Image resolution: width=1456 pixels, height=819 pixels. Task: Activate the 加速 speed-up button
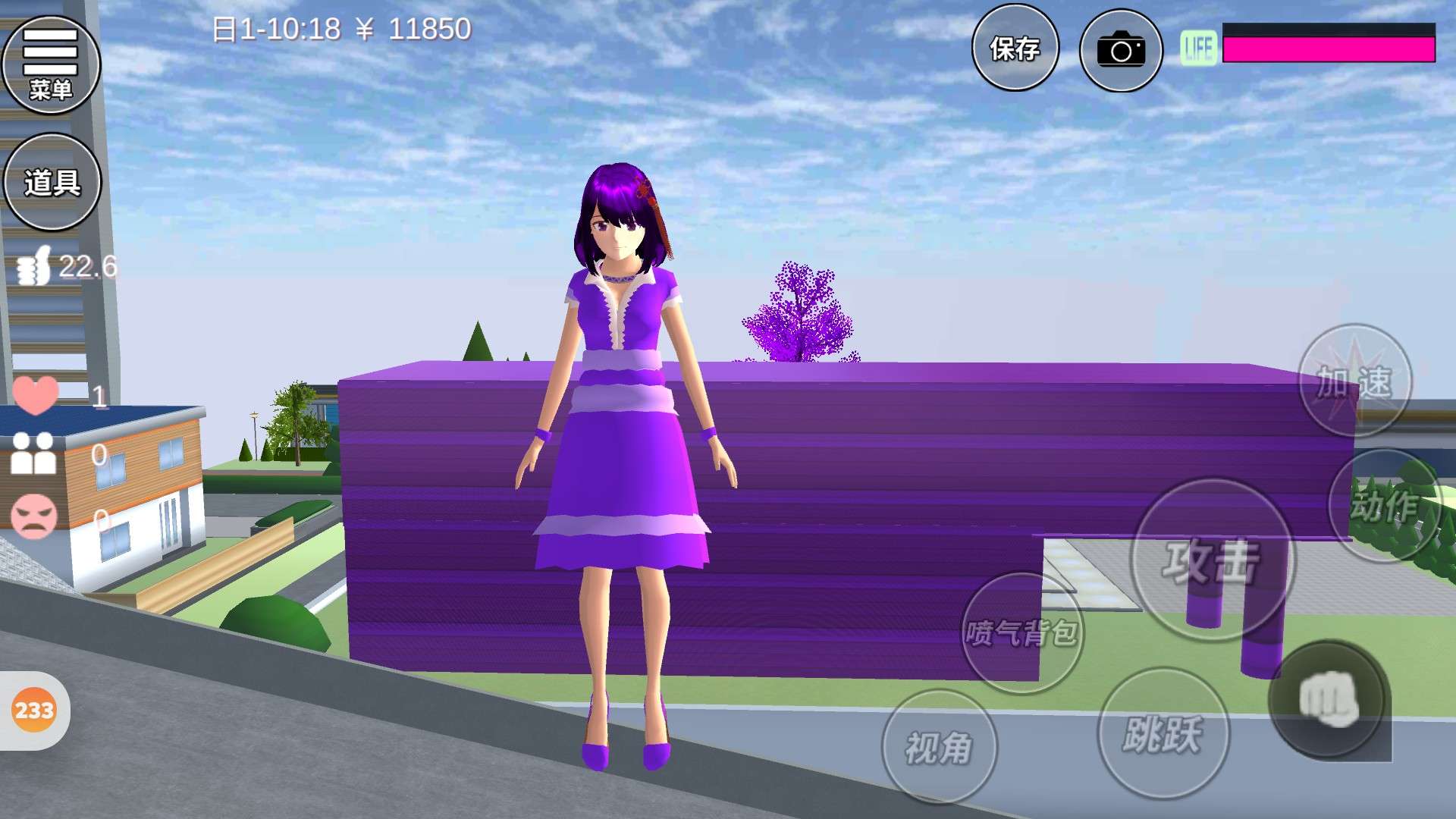1354,381
